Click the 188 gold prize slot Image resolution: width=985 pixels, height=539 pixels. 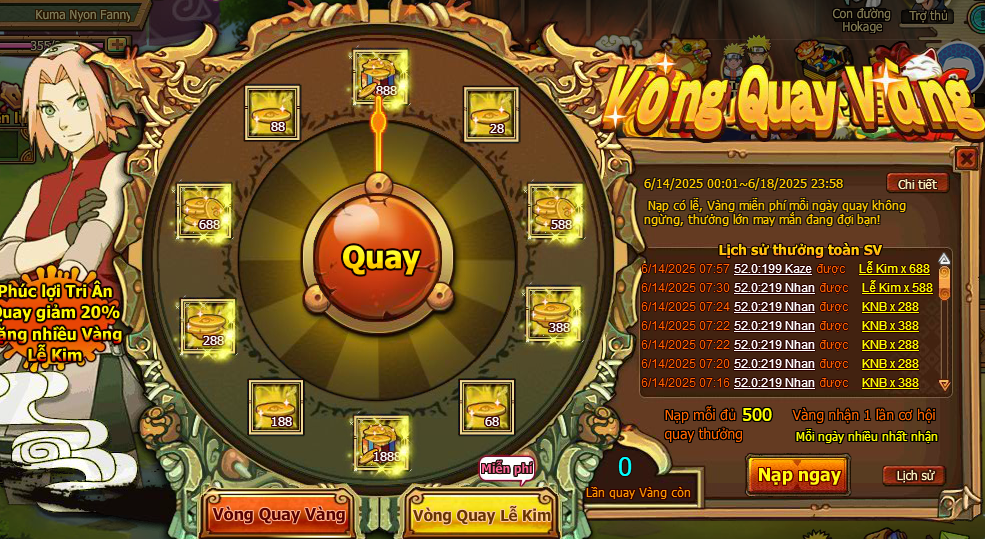pos(276,407)
